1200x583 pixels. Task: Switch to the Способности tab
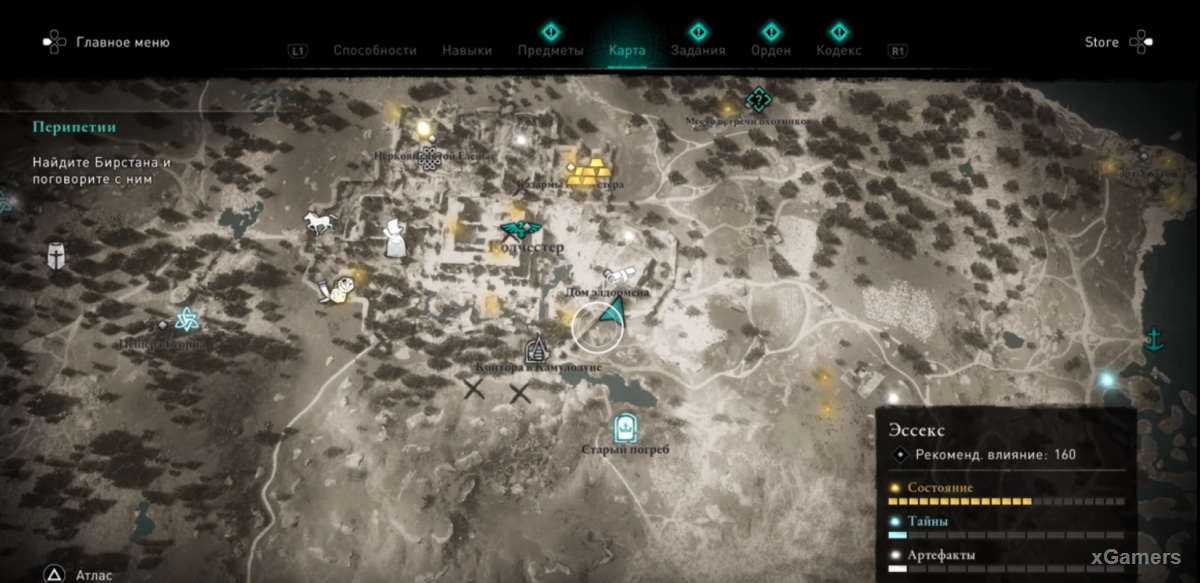pos(374,50)
